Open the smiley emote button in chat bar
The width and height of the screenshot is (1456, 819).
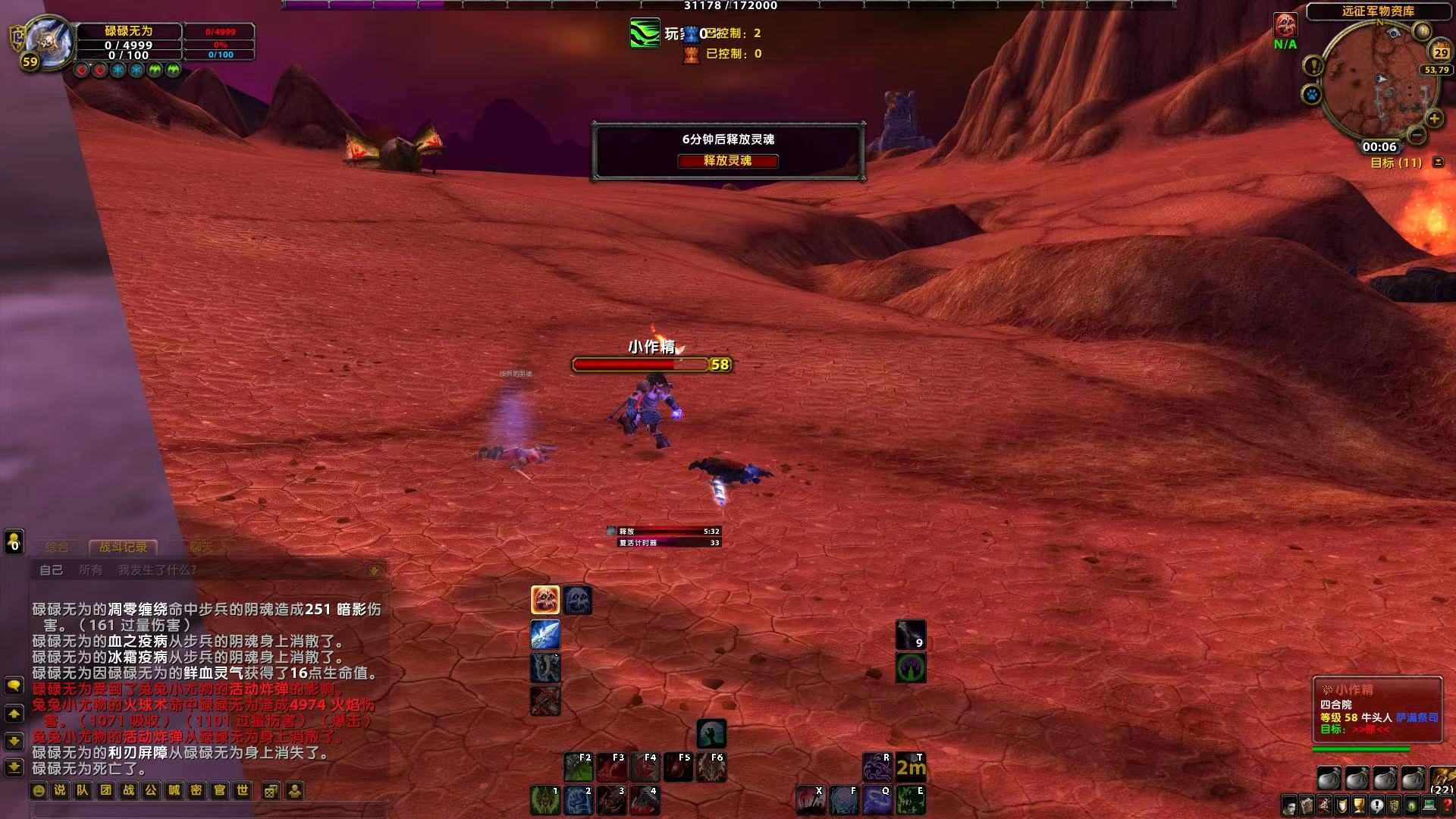(x=38, y=790)
